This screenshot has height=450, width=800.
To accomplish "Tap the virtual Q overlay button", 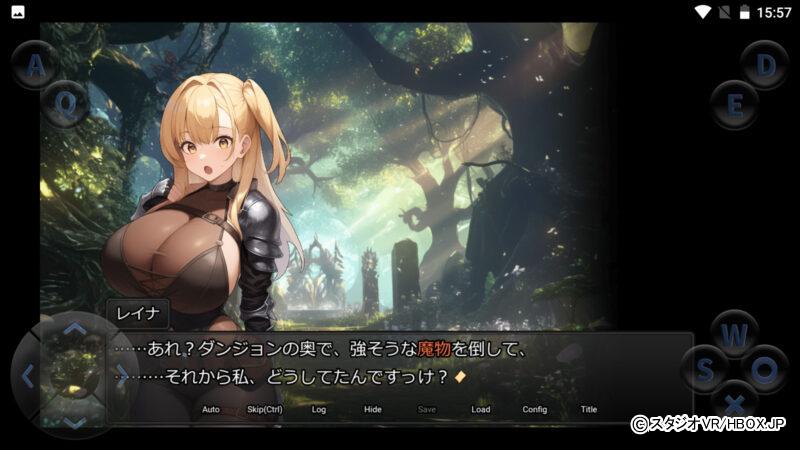I will pyautogui.click(x=66, y=103).
